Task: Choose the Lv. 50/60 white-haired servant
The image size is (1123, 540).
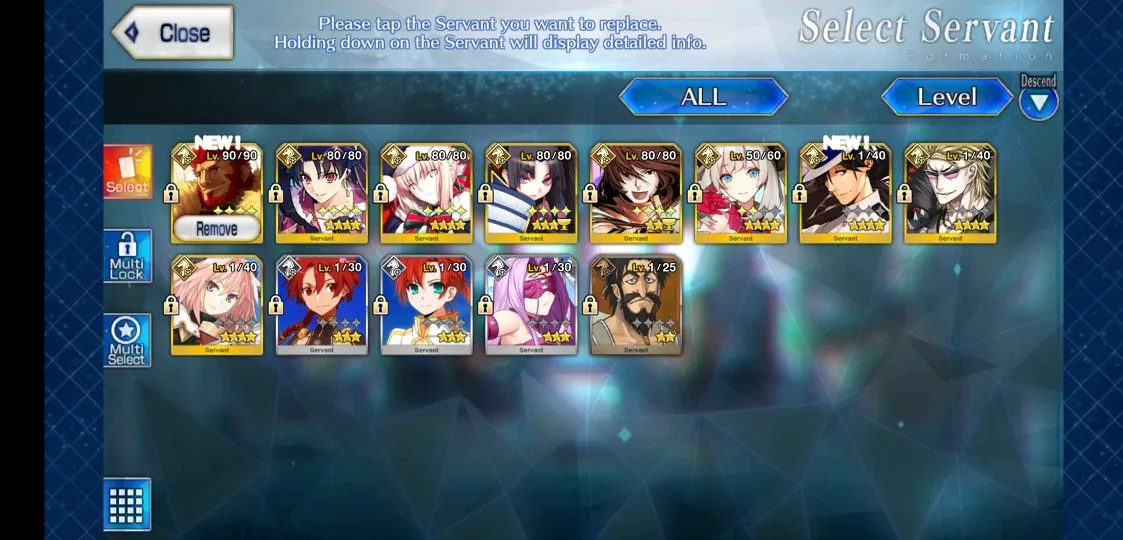Action: 740,194
